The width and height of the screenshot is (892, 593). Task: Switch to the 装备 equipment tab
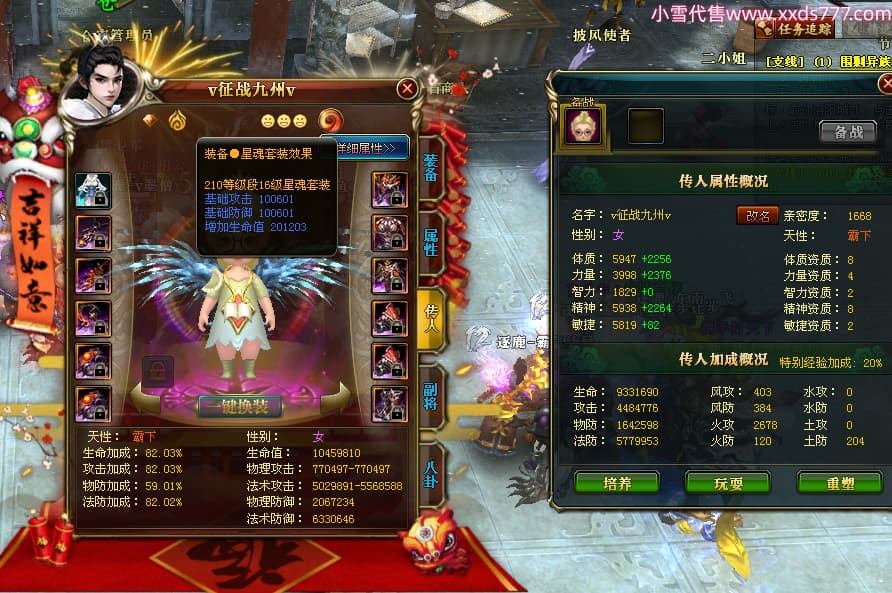431,167
